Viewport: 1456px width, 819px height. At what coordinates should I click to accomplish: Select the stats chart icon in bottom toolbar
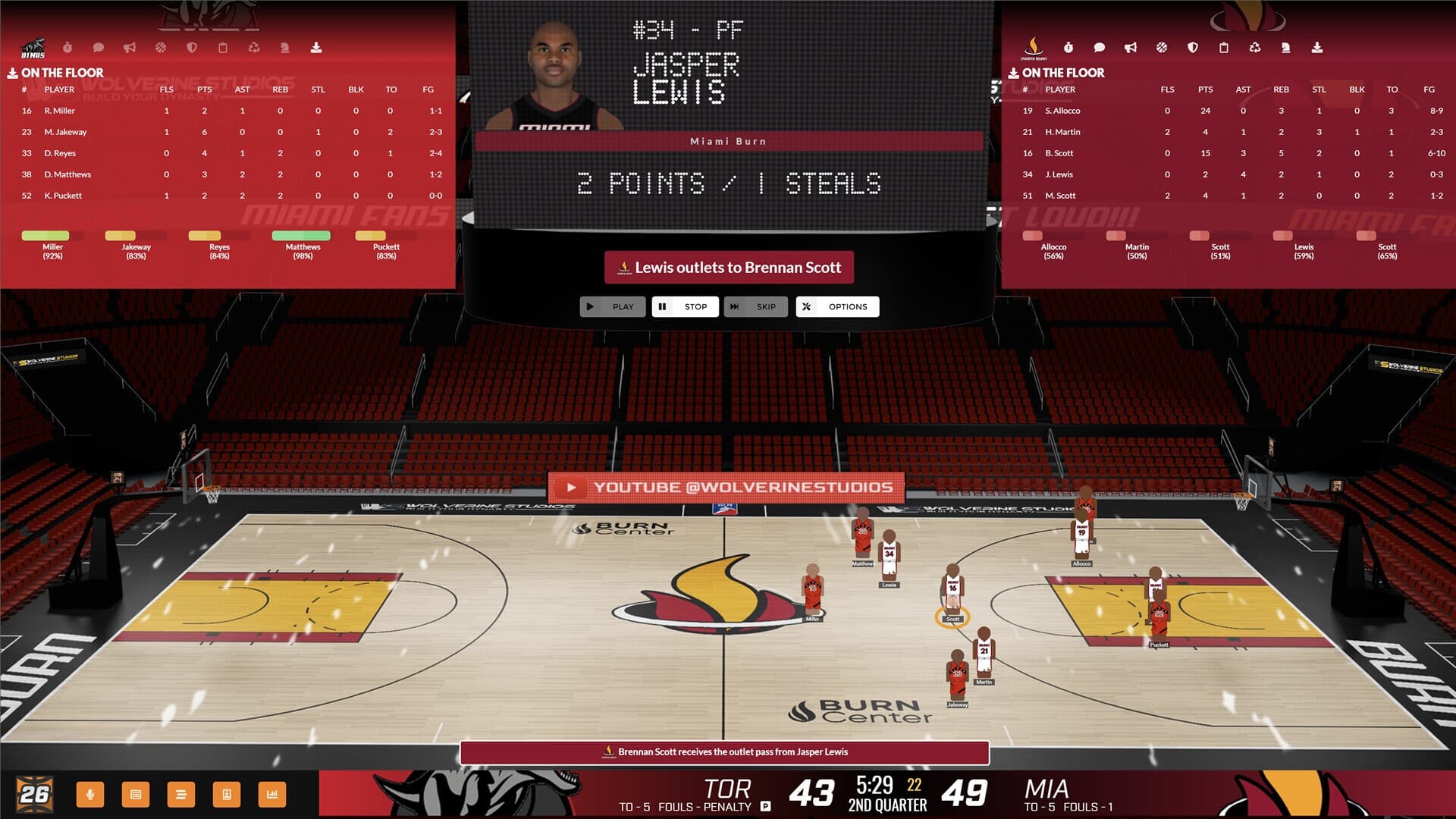click(271, 795)
